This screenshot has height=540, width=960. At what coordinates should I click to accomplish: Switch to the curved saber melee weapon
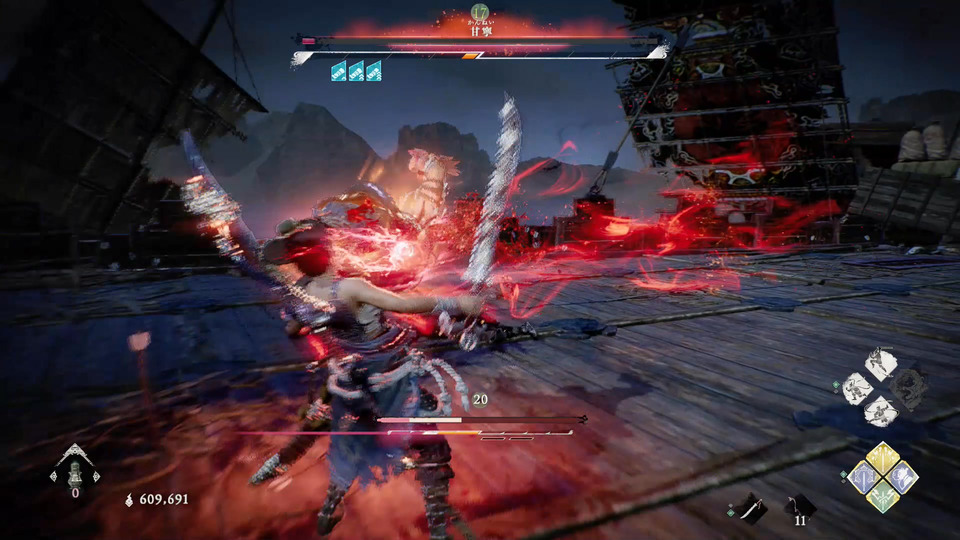pos(751,509)
